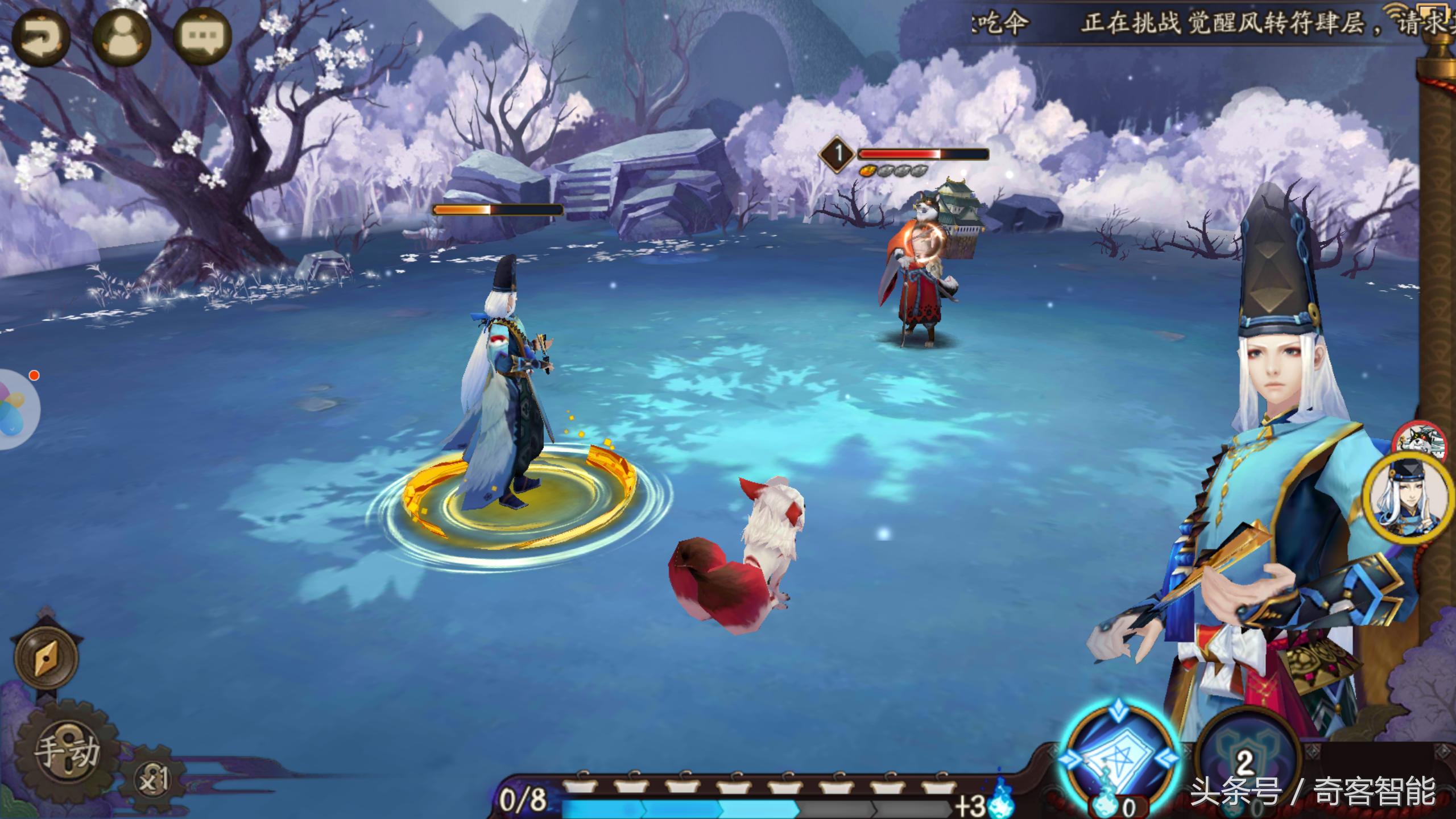Open the colorful floating assistant bubble

16,409
